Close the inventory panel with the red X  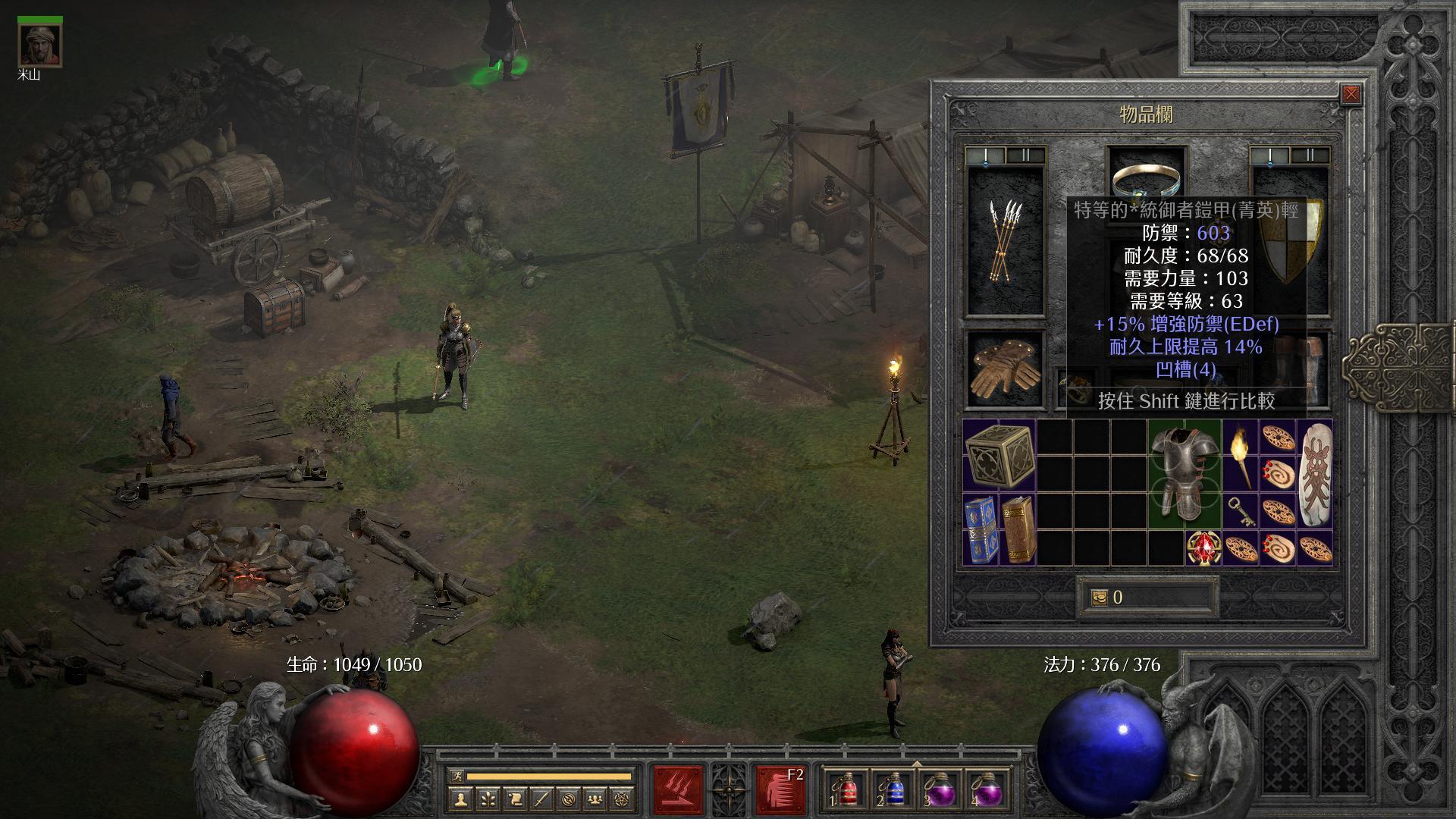point(1351,95)
